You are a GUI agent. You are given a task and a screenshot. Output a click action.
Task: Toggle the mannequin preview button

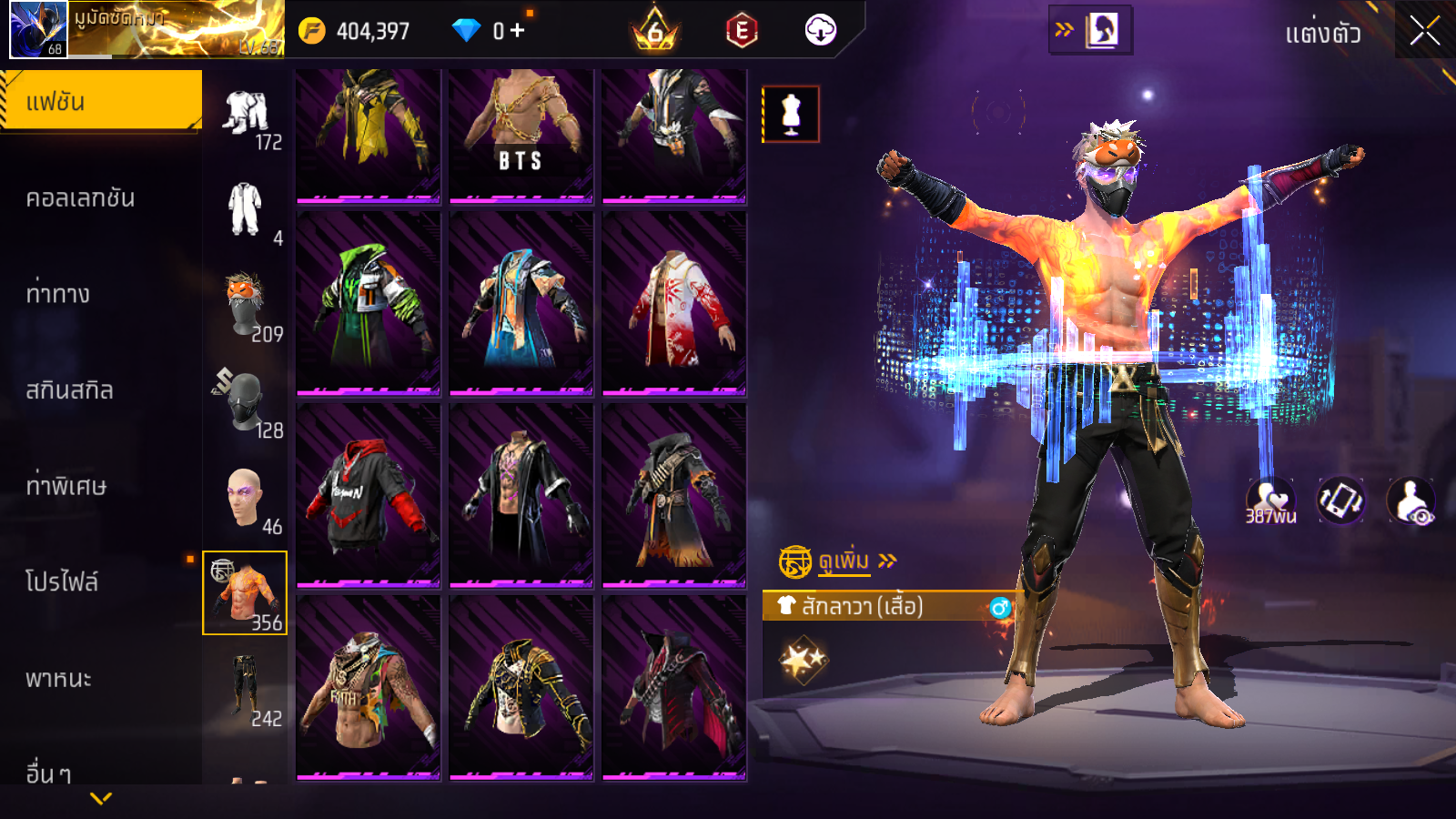coord(791,115)
